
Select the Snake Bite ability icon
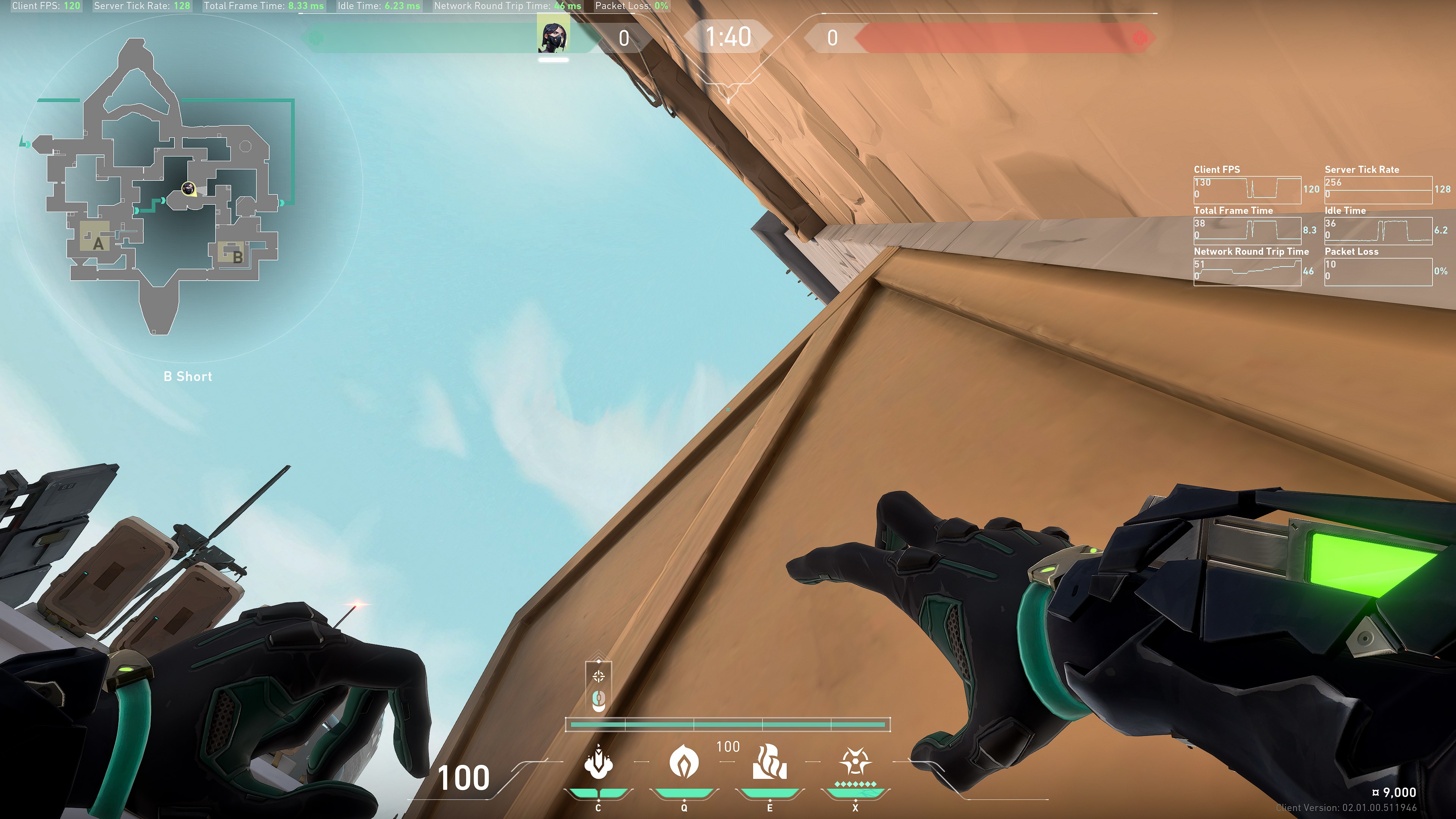click(598, 762)
